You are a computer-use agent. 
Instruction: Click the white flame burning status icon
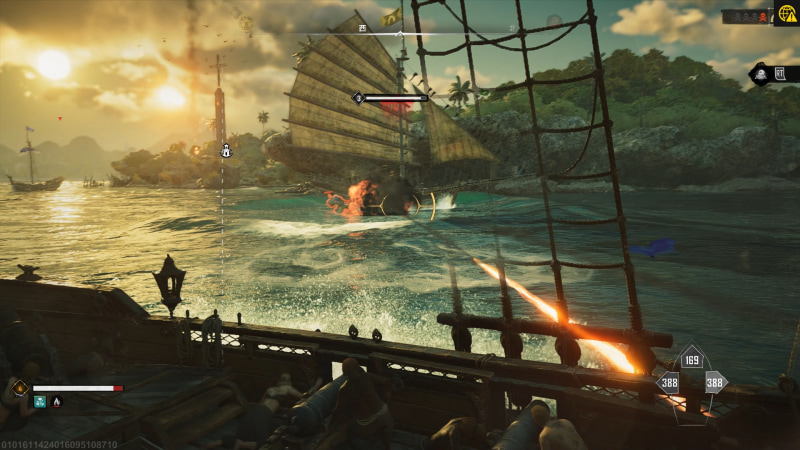56,401
